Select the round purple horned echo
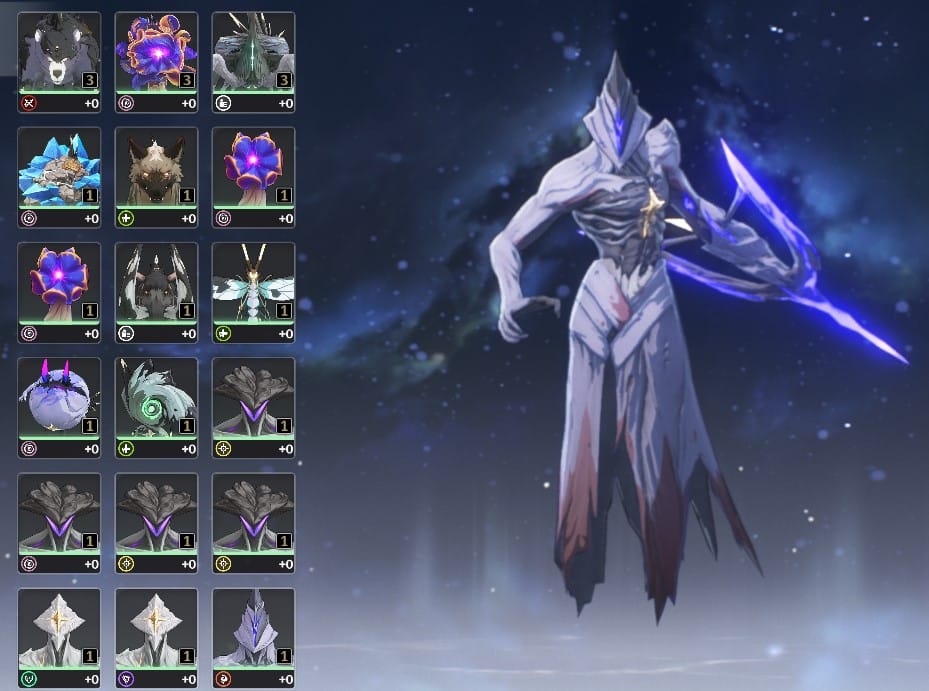This screenshot has height=691, width=929. [x=59, y=398]
